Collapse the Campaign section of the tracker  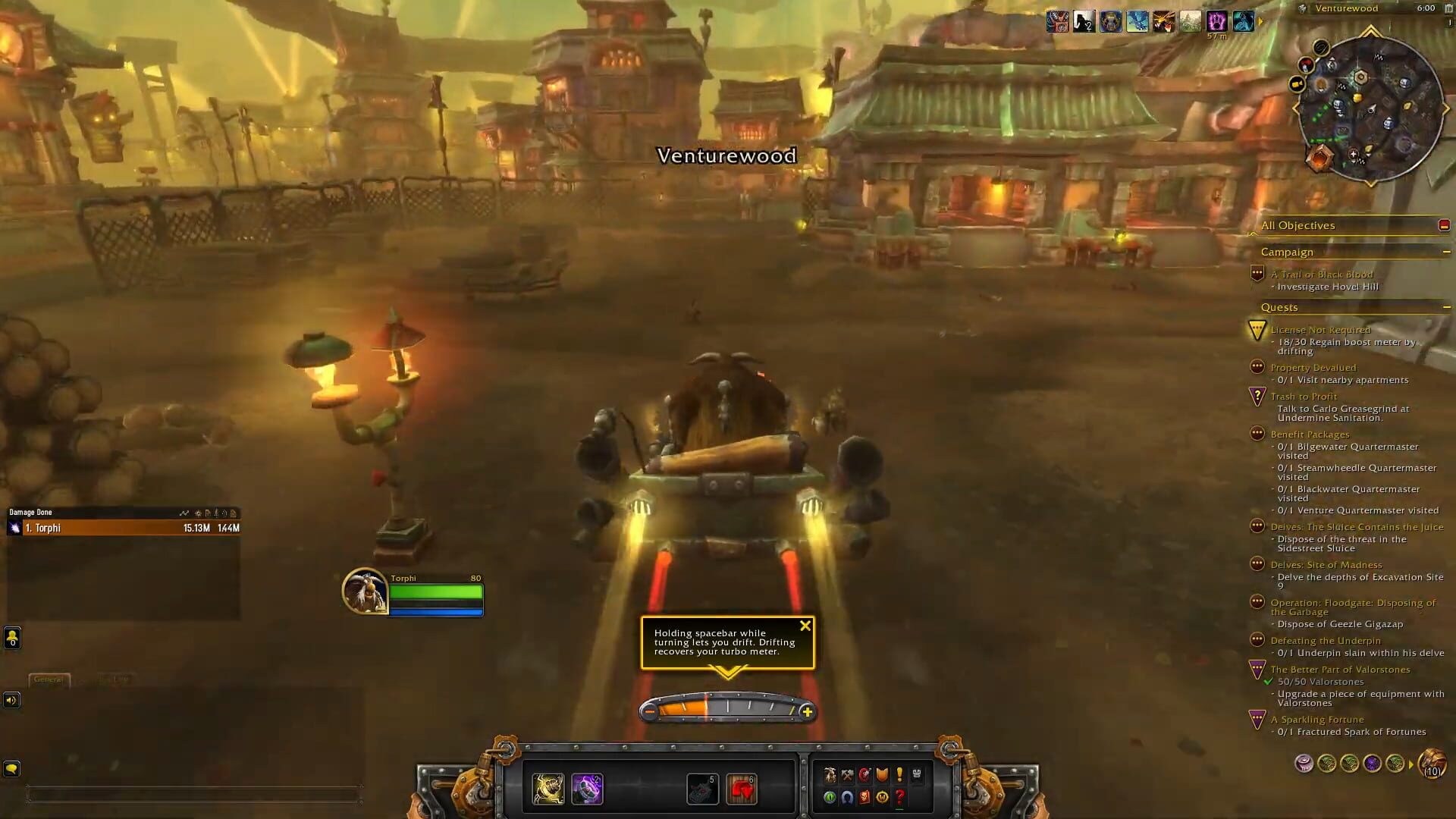point(1445,252)
